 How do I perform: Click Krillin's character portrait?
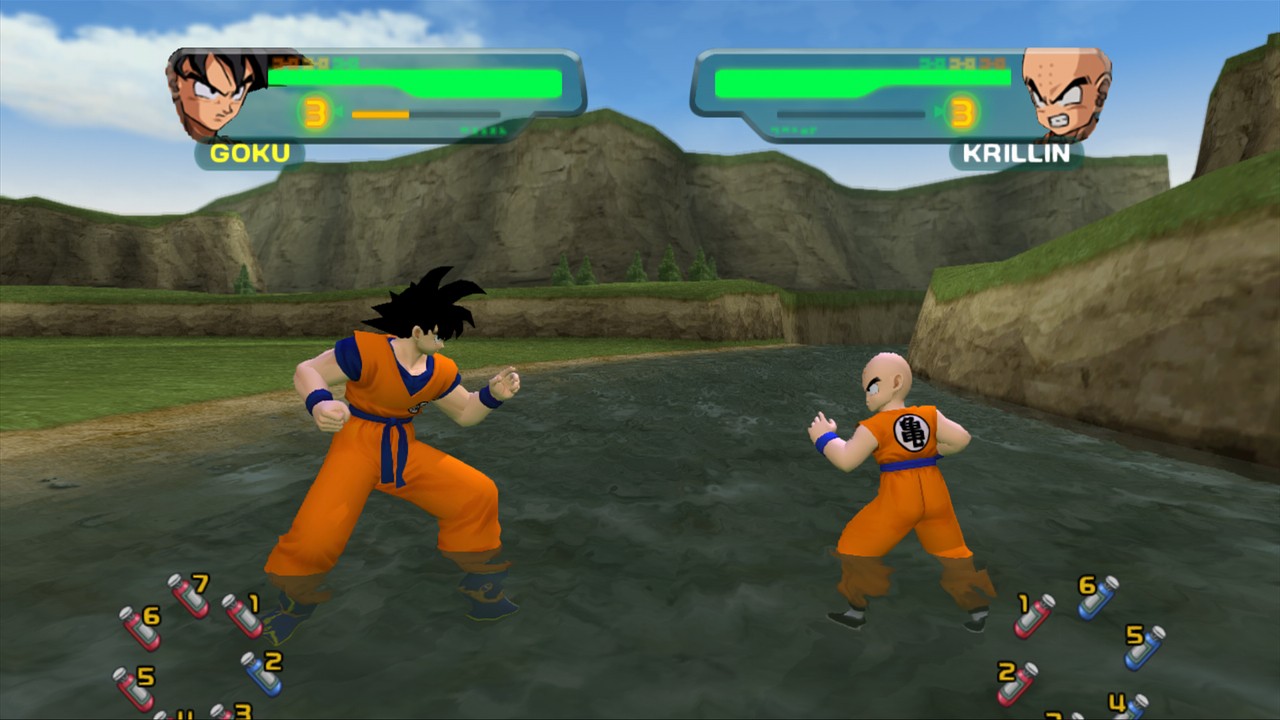point(1066,92)
